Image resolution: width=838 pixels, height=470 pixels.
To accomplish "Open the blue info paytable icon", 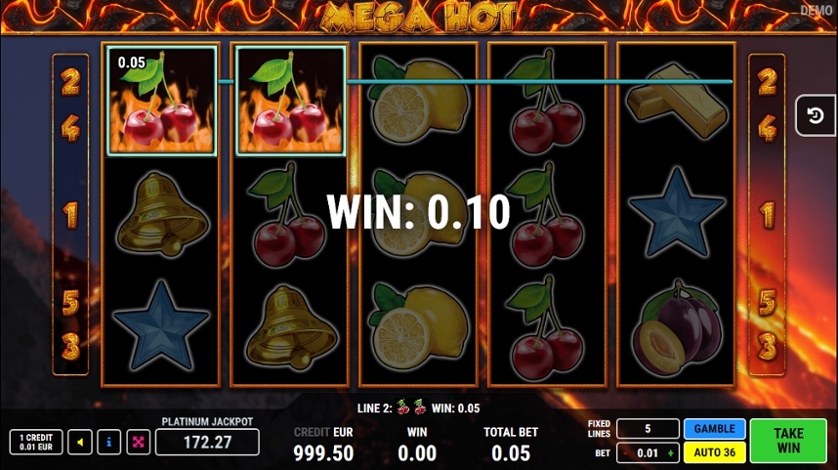I will click(109, 442).
